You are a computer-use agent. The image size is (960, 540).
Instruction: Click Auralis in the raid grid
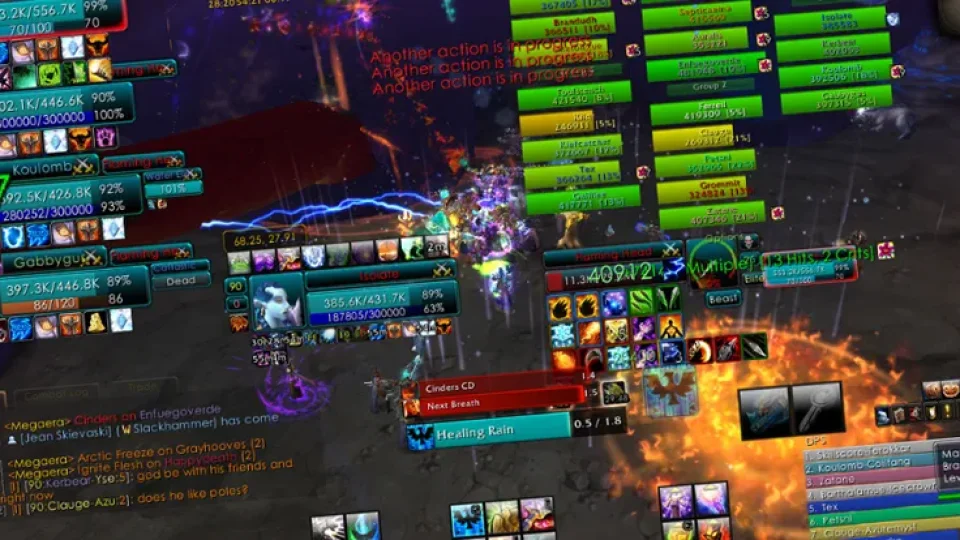click(696, 42)
